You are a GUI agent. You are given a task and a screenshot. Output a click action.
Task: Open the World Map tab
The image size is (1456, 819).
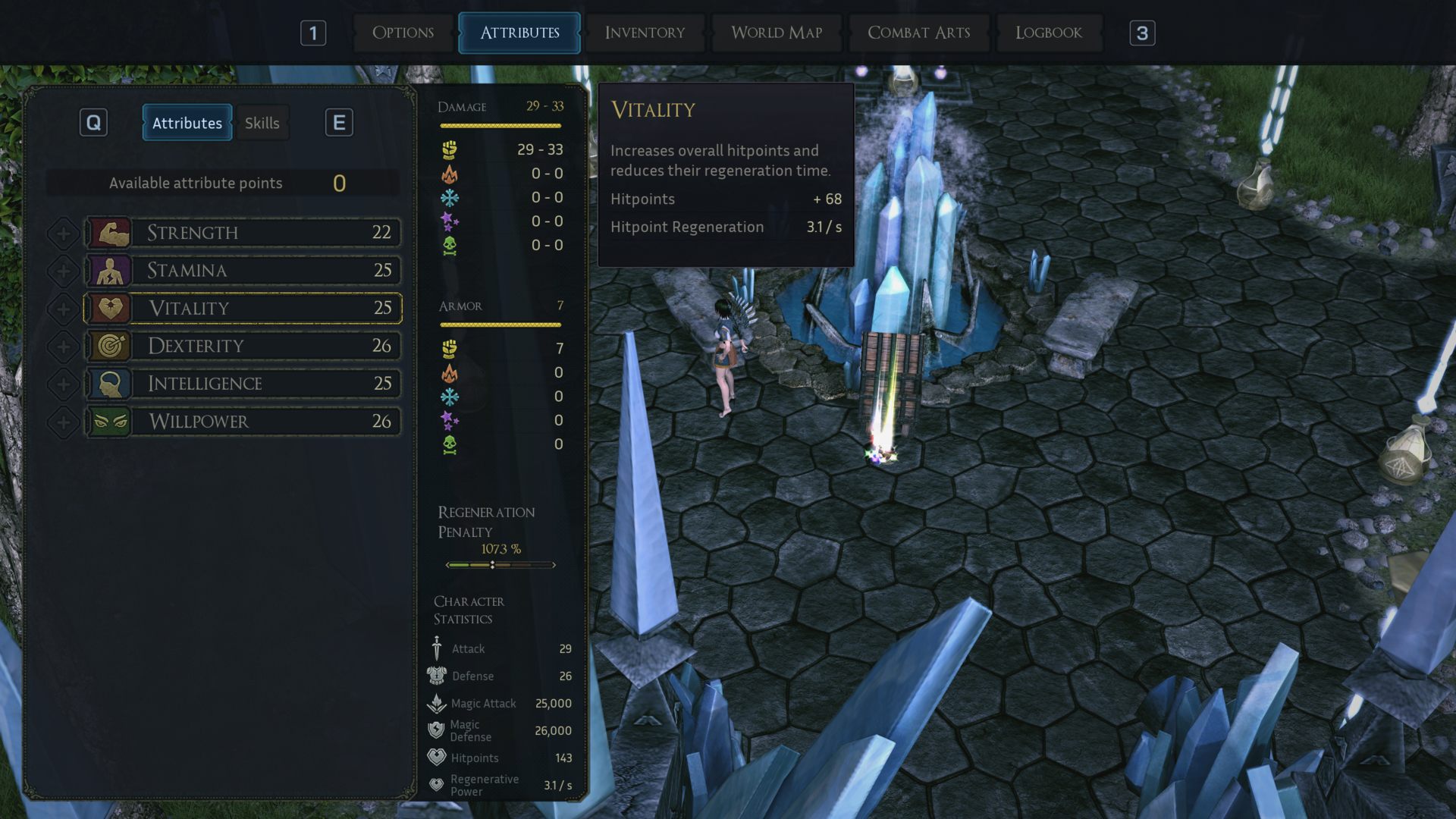point(777,33)
